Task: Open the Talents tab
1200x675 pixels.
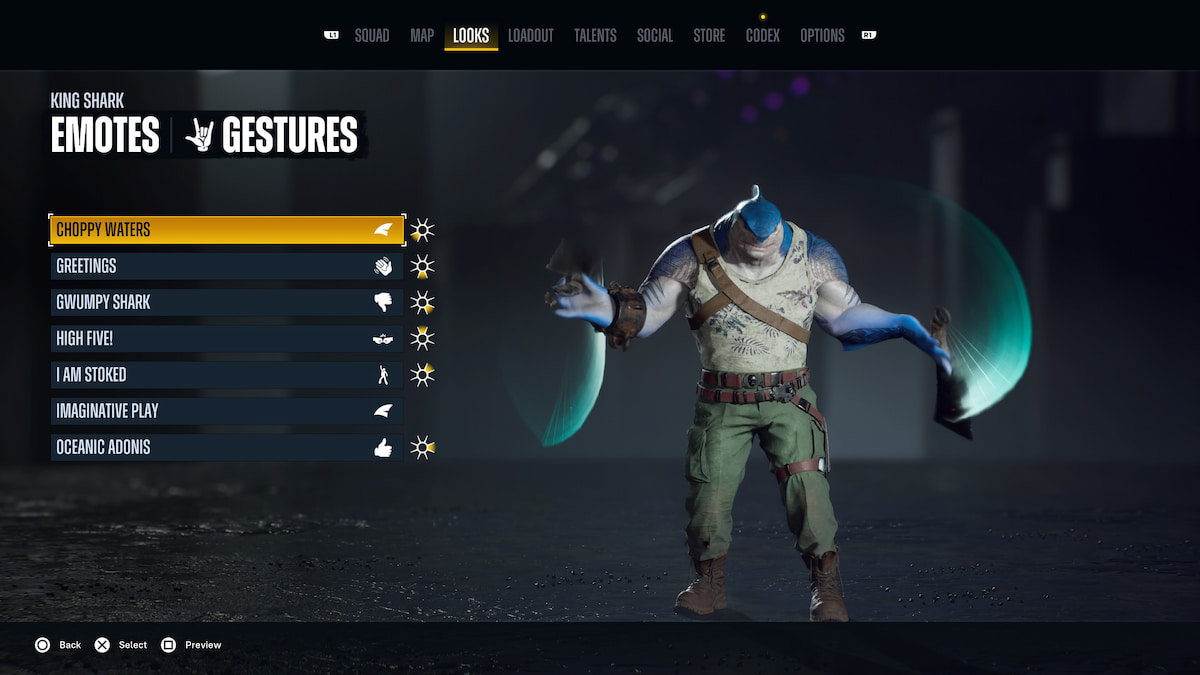Action: coord(595,36)
